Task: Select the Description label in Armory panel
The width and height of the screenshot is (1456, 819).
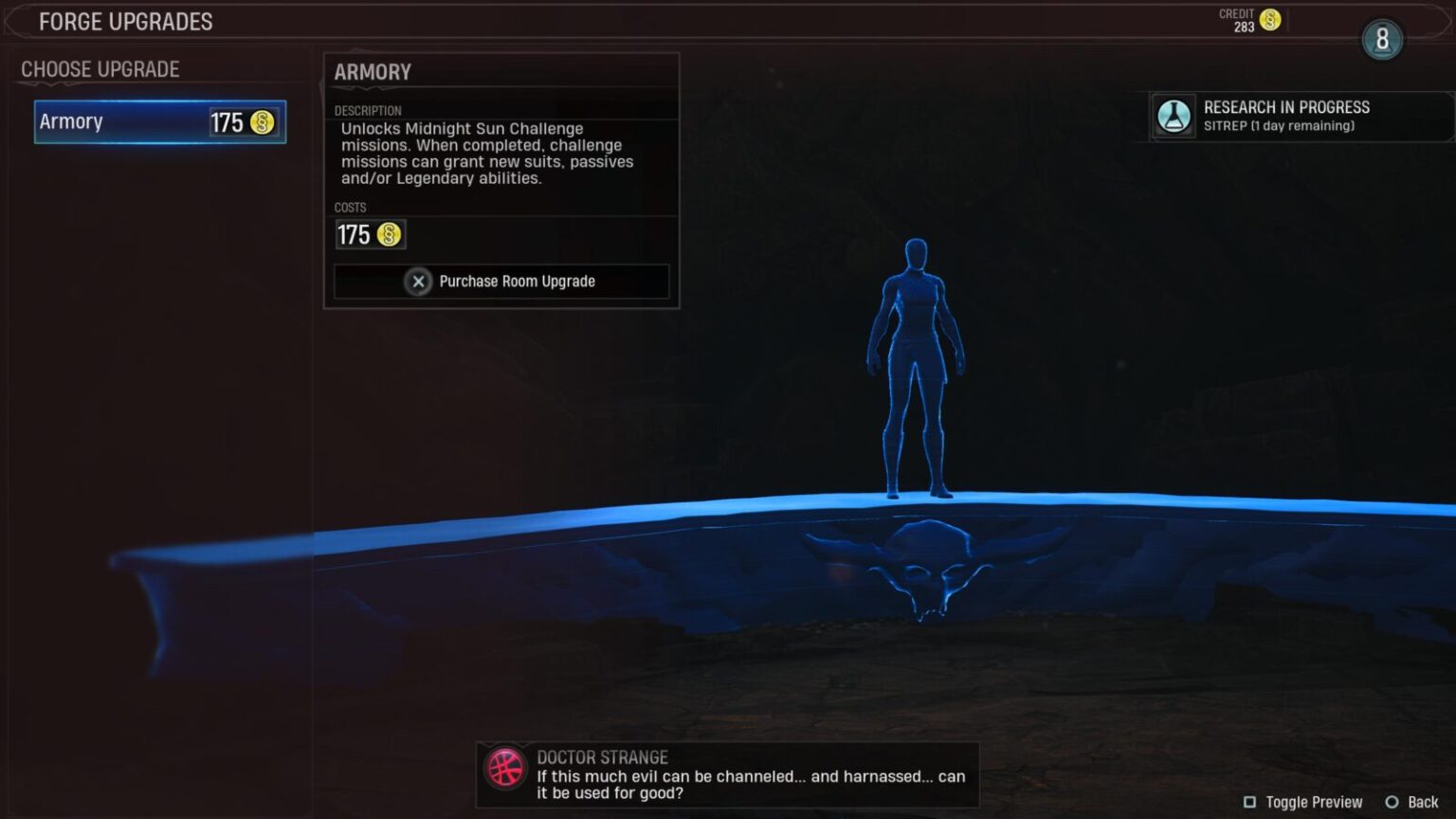Action: [369, 110]
